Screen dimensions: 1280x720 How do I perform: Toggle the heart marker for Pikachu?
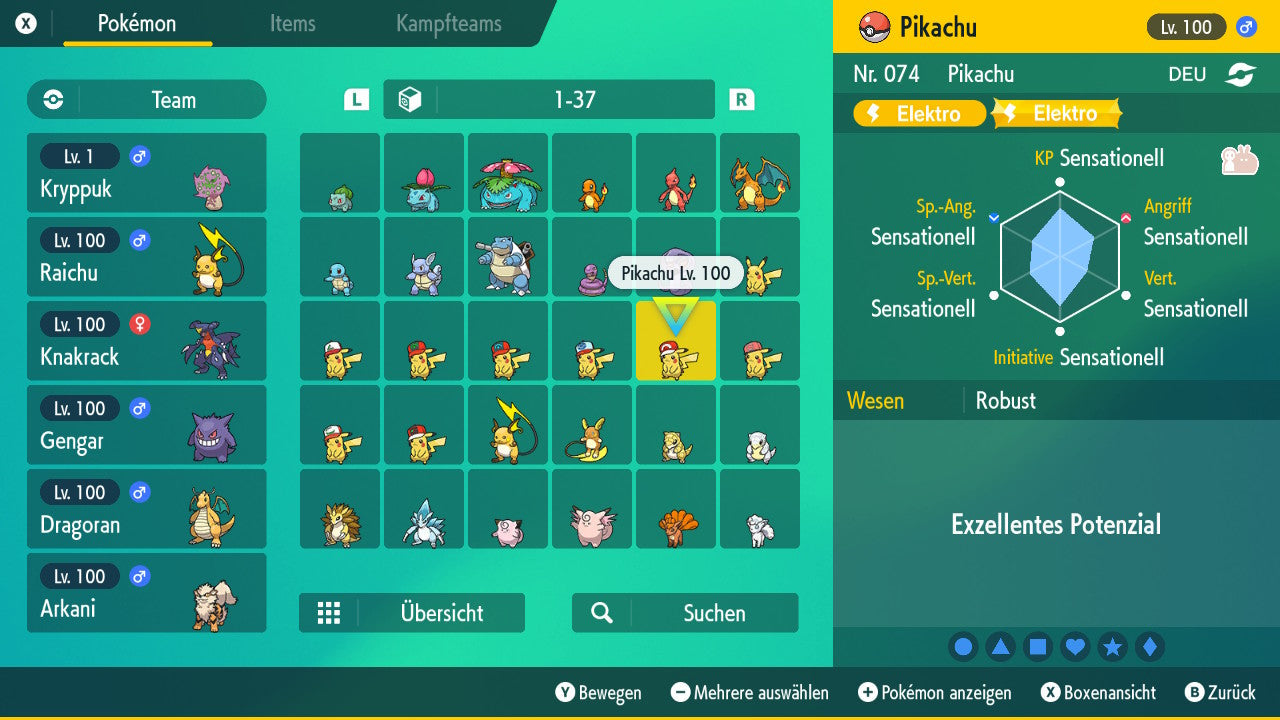click(1075, 646)
